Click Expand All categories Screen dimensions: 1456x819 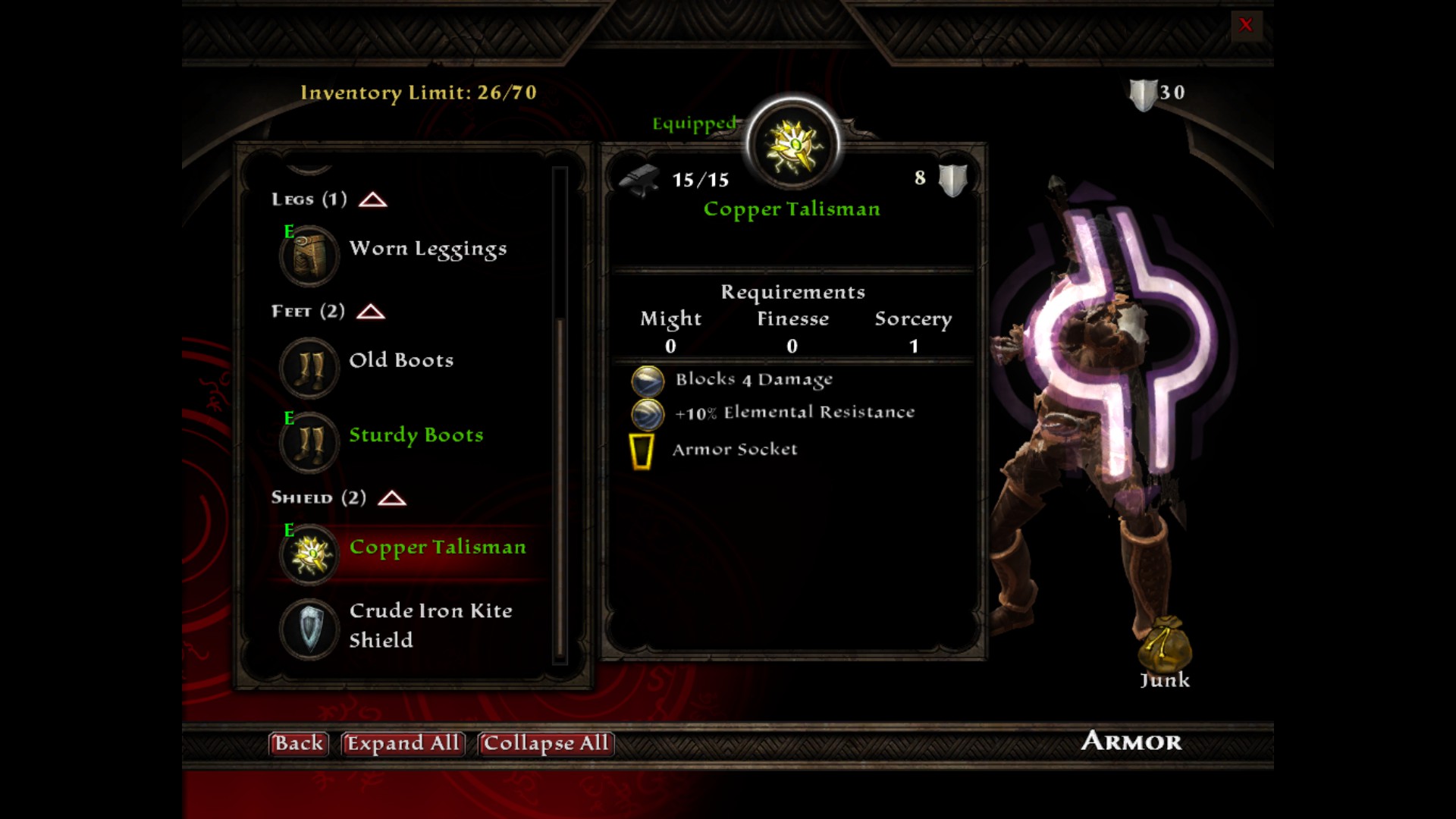403,743
